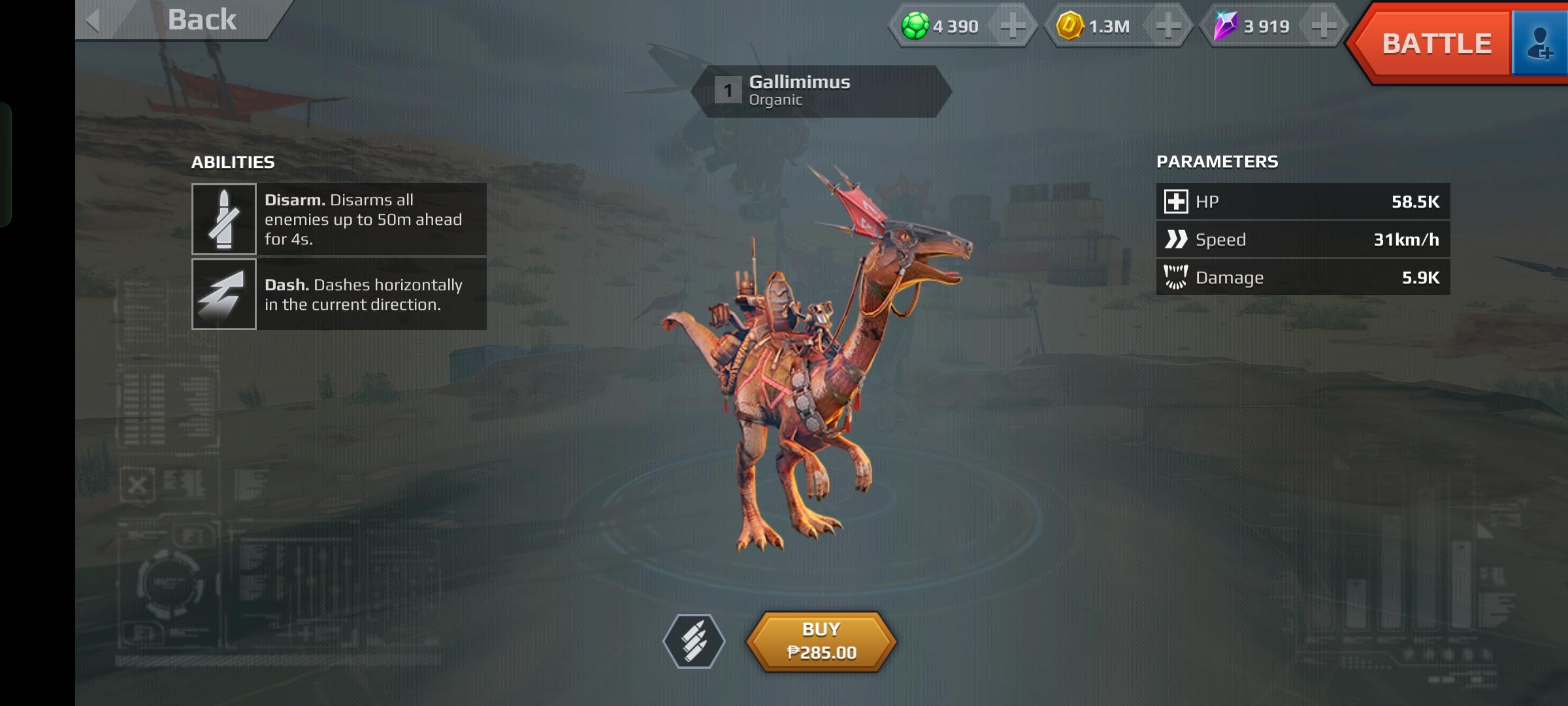The width and height of the screenshot is (1568, 706).
Task: Open the hexagonal ammo icon beside BUY
Action: 694,641
